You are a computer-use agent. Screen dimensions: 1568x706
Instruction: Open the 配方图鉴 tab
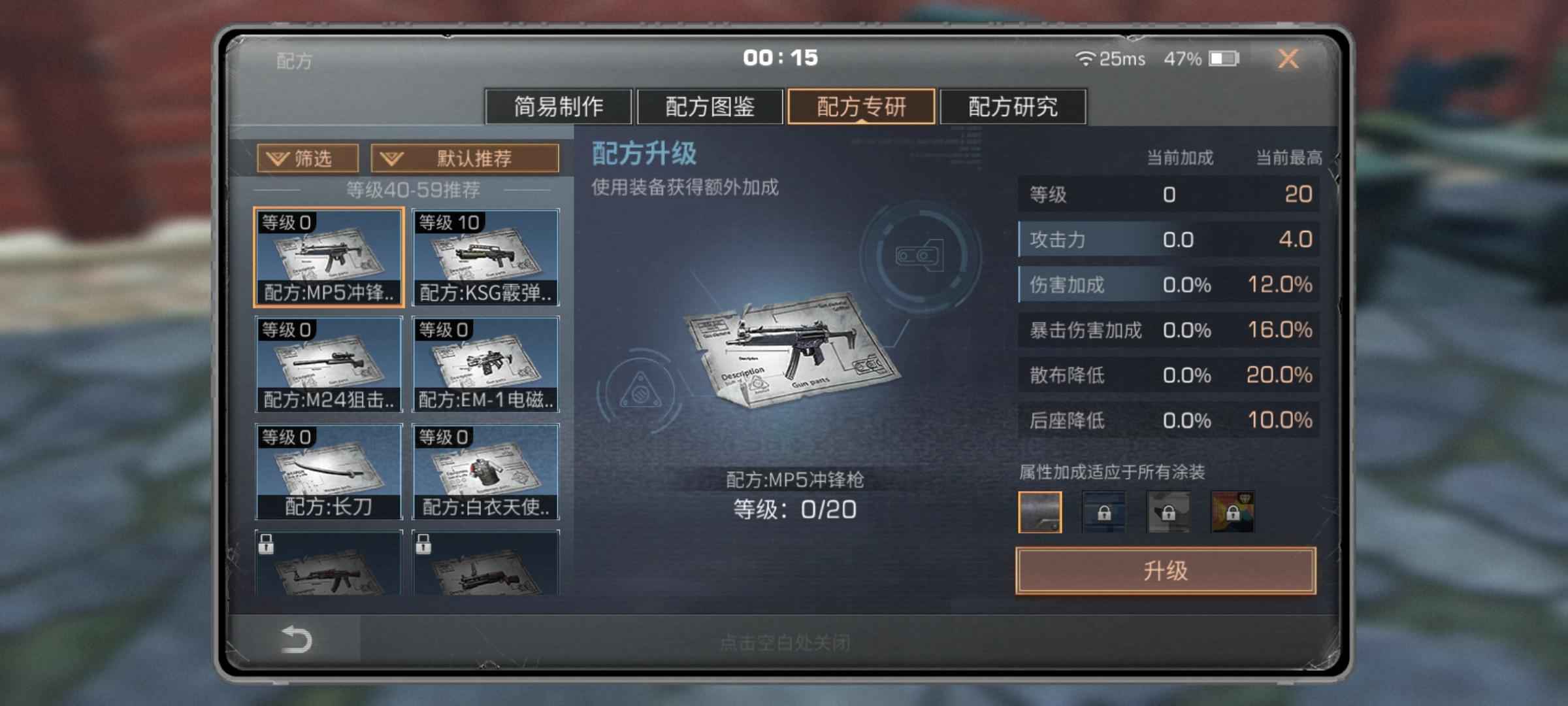pyautogui.click(x=710, y=107)
